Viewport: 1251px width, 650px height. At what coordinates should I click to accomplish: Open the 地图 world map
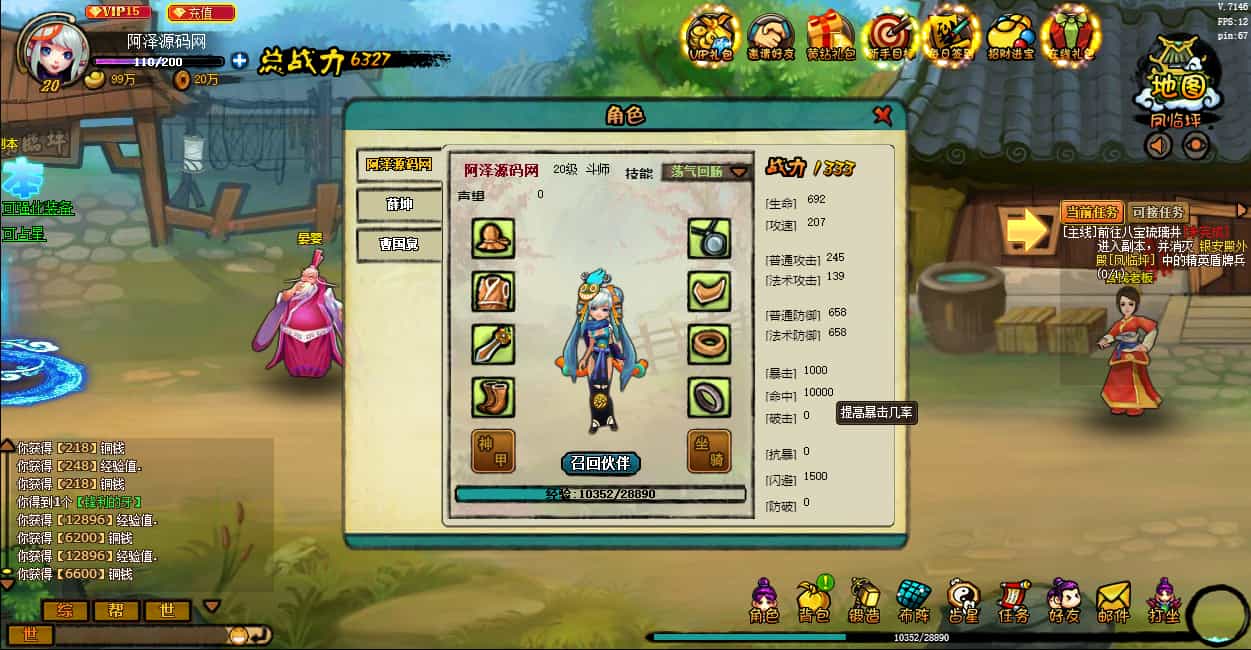[x=1177, y=85]
